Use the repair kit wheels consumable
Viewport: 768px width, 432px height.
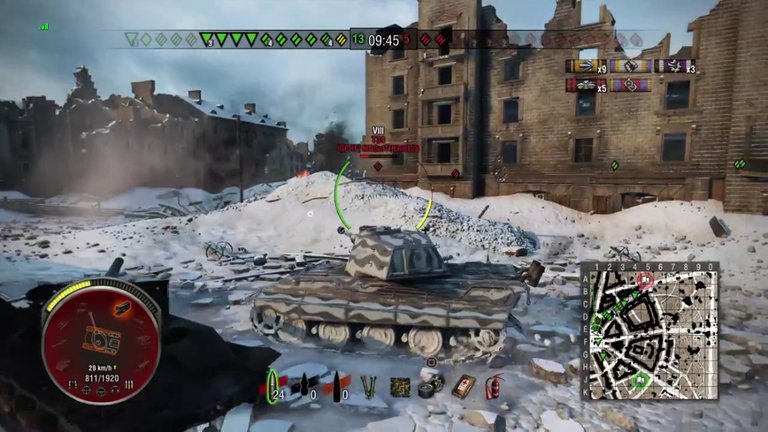pos(432,385)
